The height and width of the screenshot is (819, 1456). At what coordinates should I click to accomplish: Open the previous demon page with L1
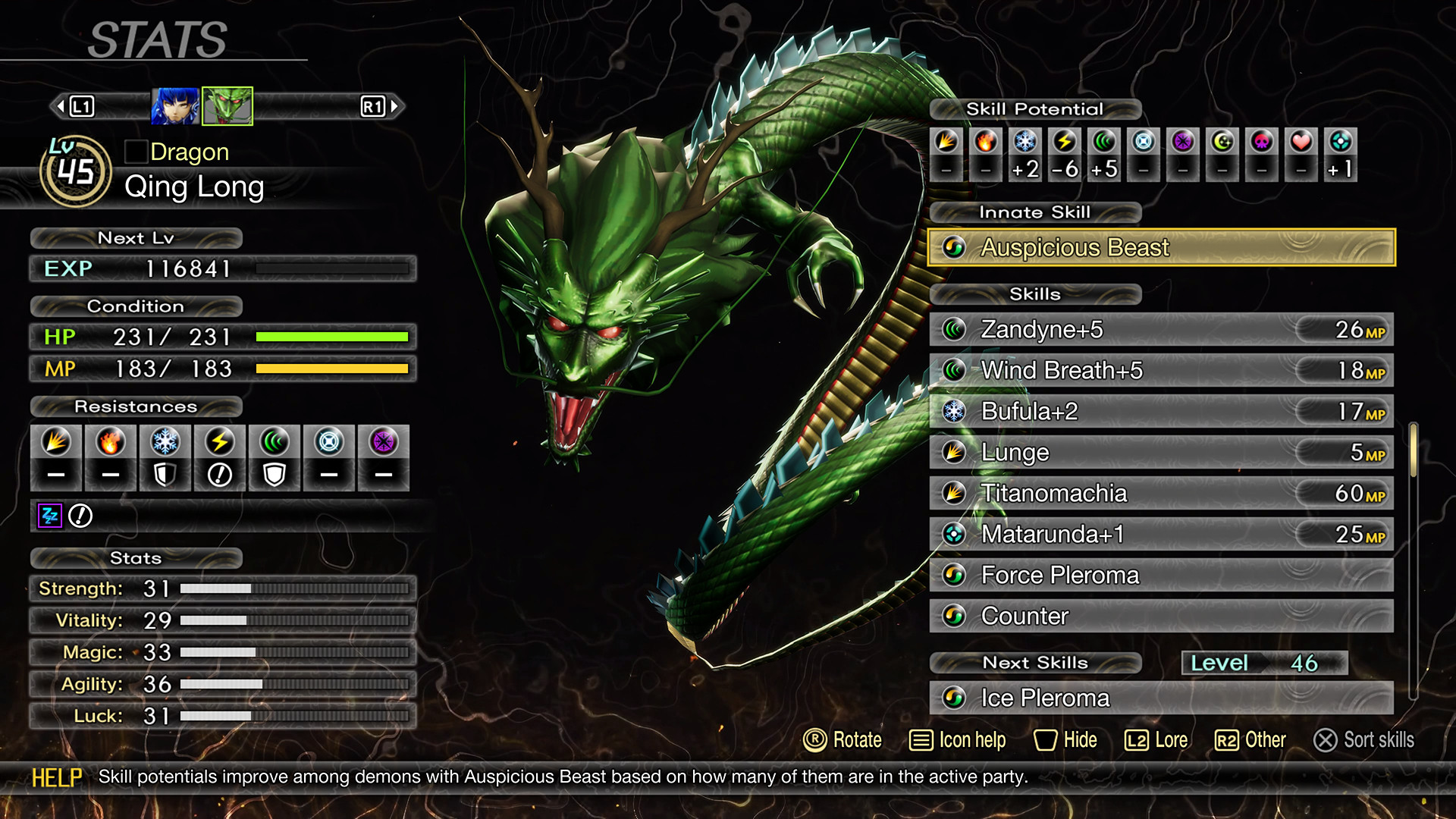coord(80,106)
